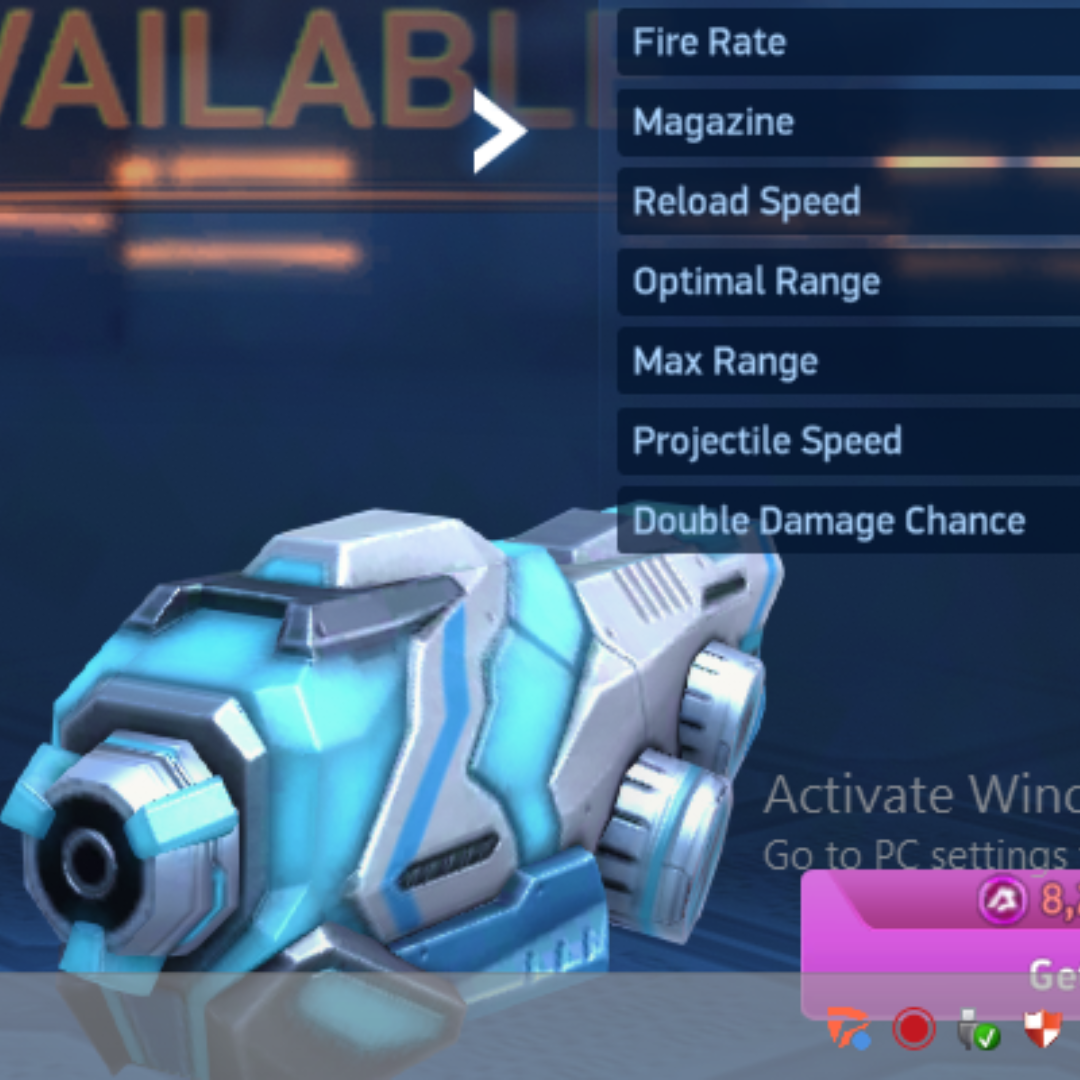Click the red and white shield tray icon
The width and height of the screenshot is (1080, 1080).
(x=1042, y=1028)
